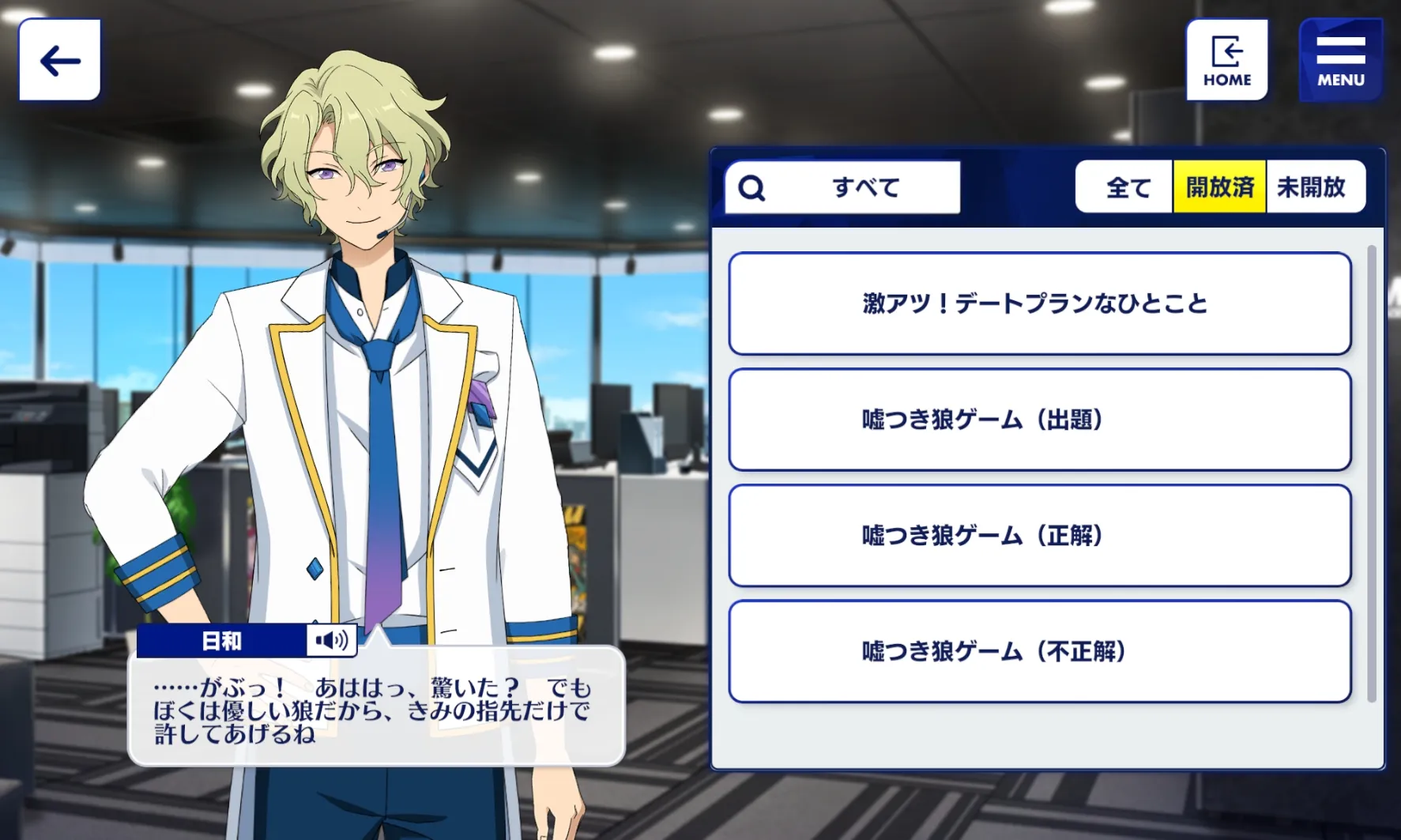Play 嘘つき狼ゲーム（不正解） entry
The width and height of the screenshot is (1401, 840).
click(1039, 652)
